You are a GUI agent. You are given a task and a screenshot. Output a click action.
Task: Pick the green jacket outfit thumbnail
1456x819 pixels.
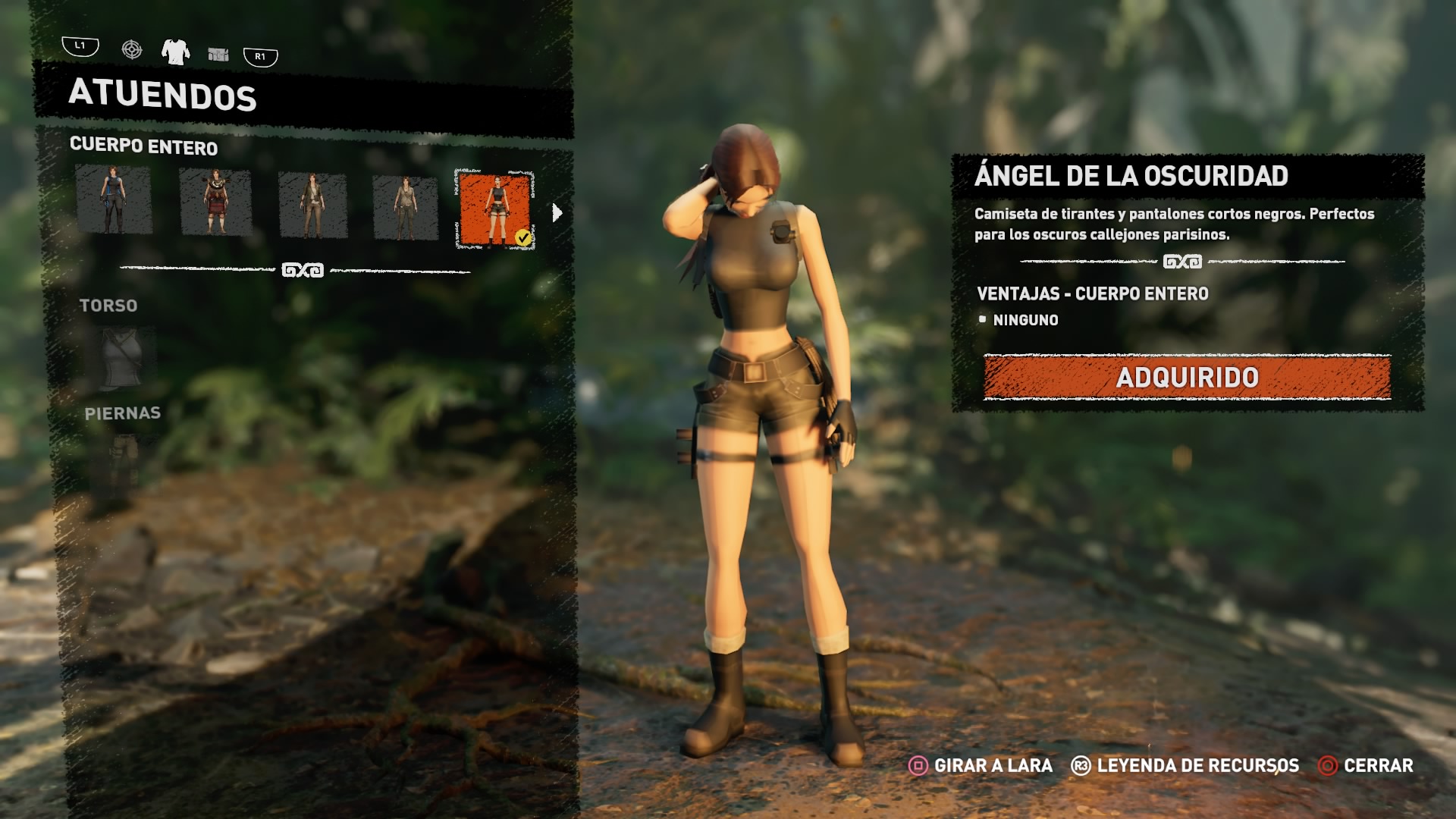click(x=312, y=205)
